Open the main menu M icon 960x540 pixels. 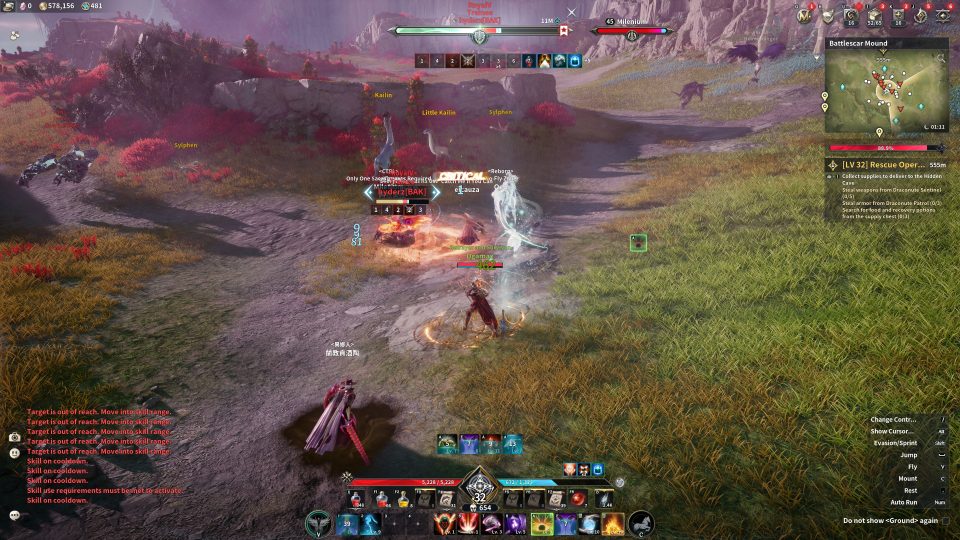[x=804, y=15]
